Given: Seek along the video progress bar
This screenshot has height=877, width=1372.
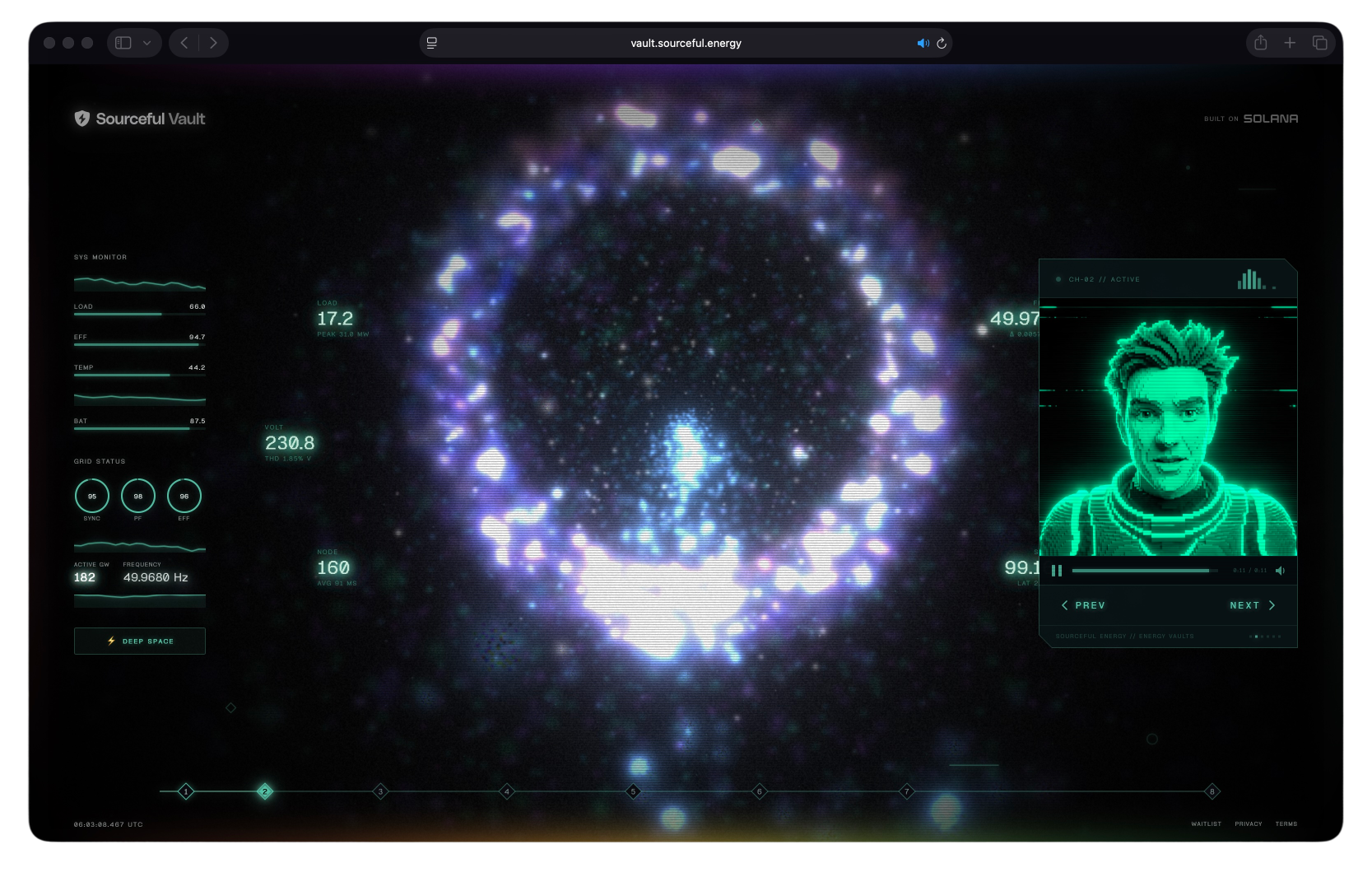Looking at the screenshot, I should point(1144,571).
